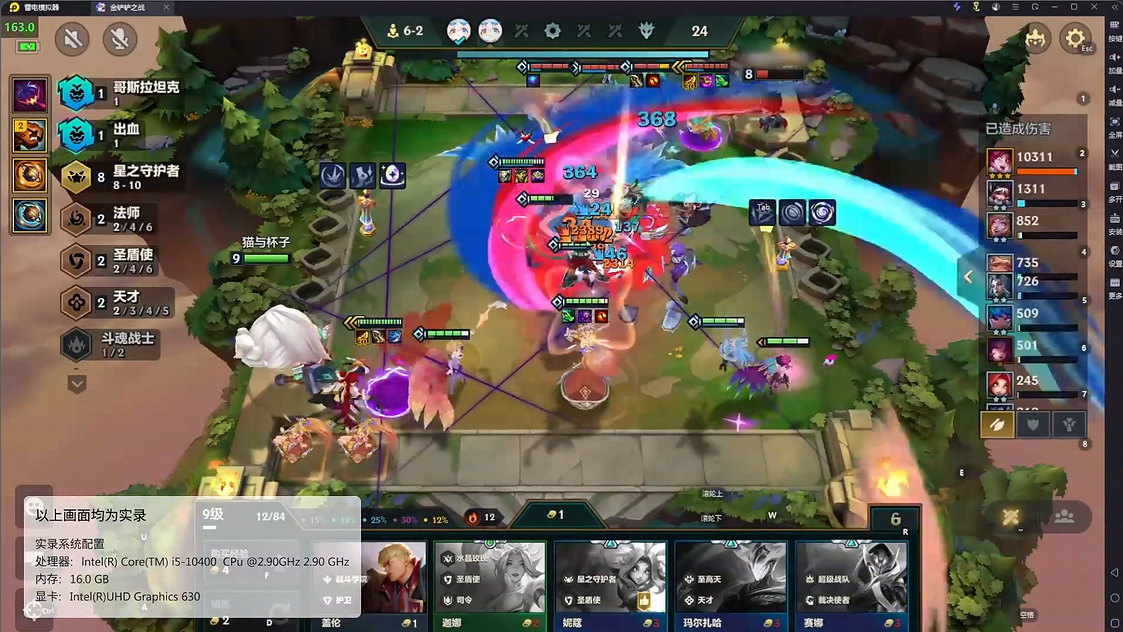
Task: Toggle the muted speaker button
Action: point(72,39)
